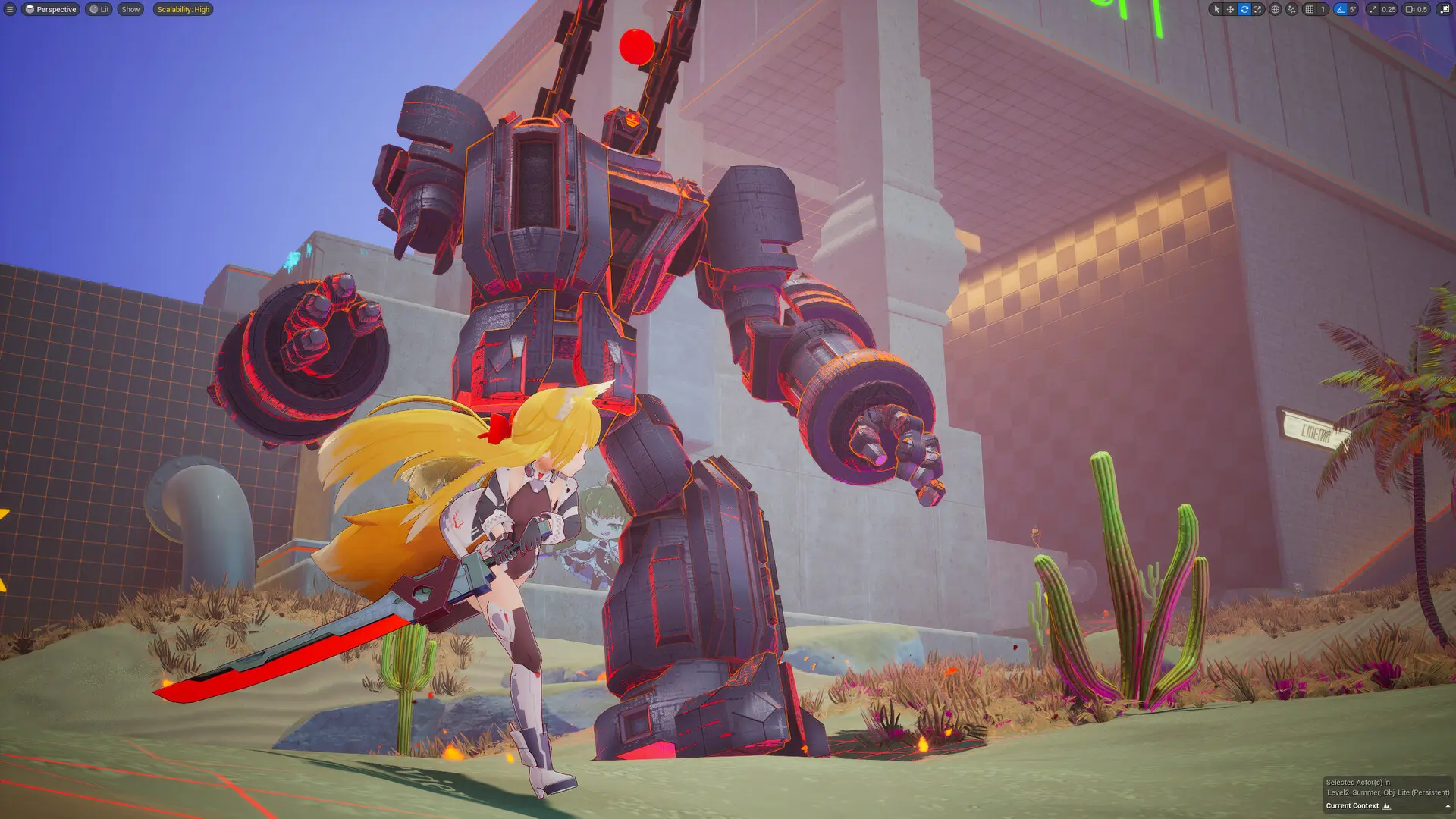Switch to the Scale tool
Screen dimensions: 1456x819
pos(1257,9)
